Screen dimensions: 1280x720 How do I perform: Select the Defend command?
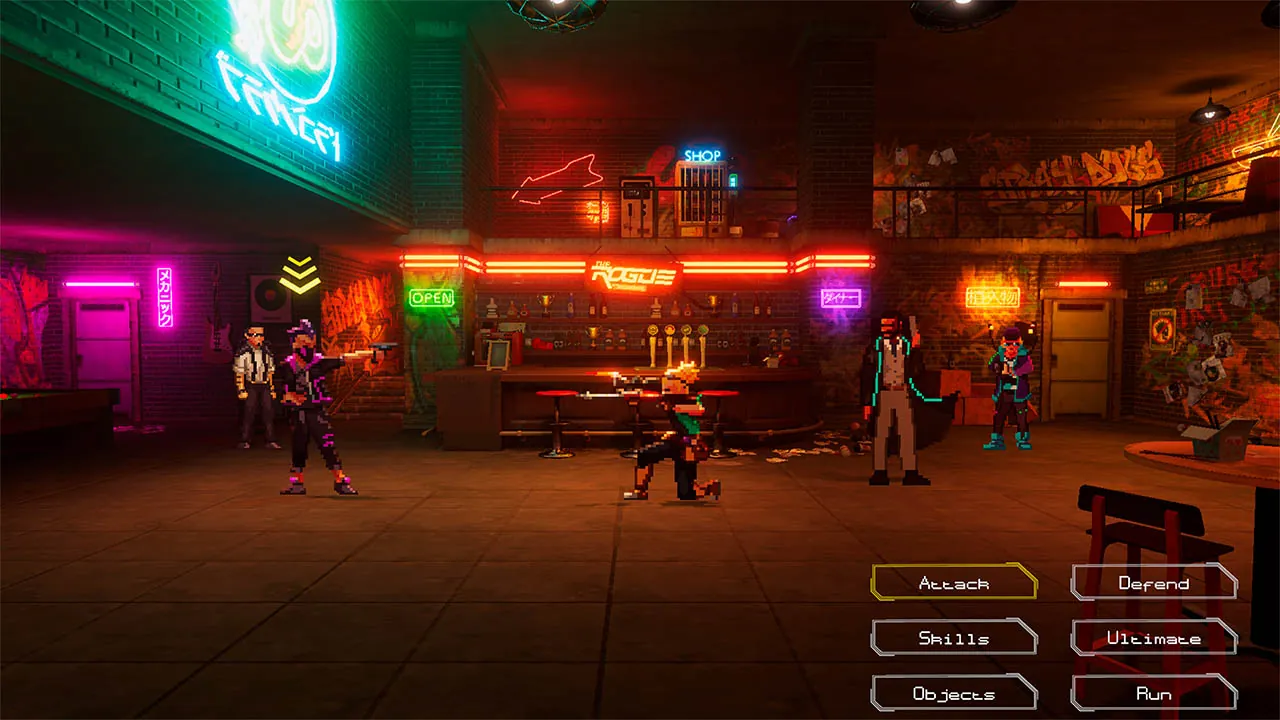1154,581
